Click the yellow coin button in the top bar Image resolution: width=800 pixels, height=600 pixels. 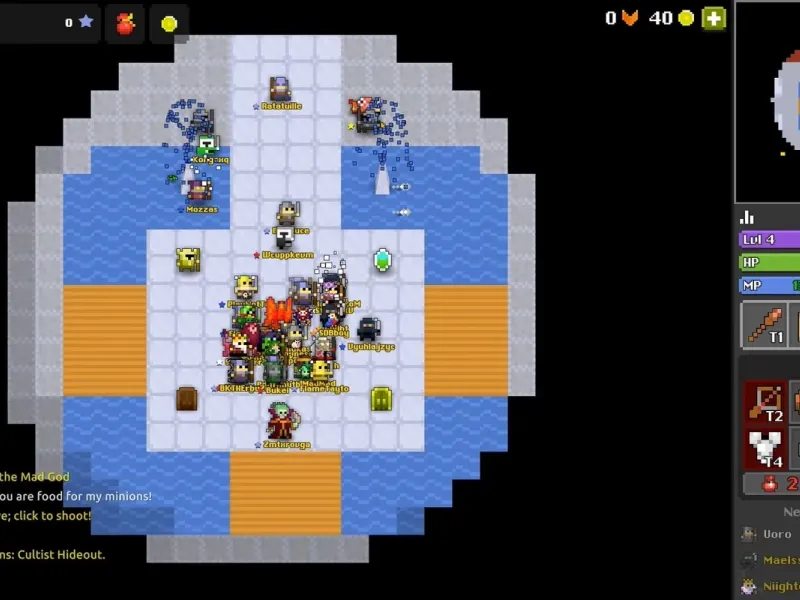point(169,23)
